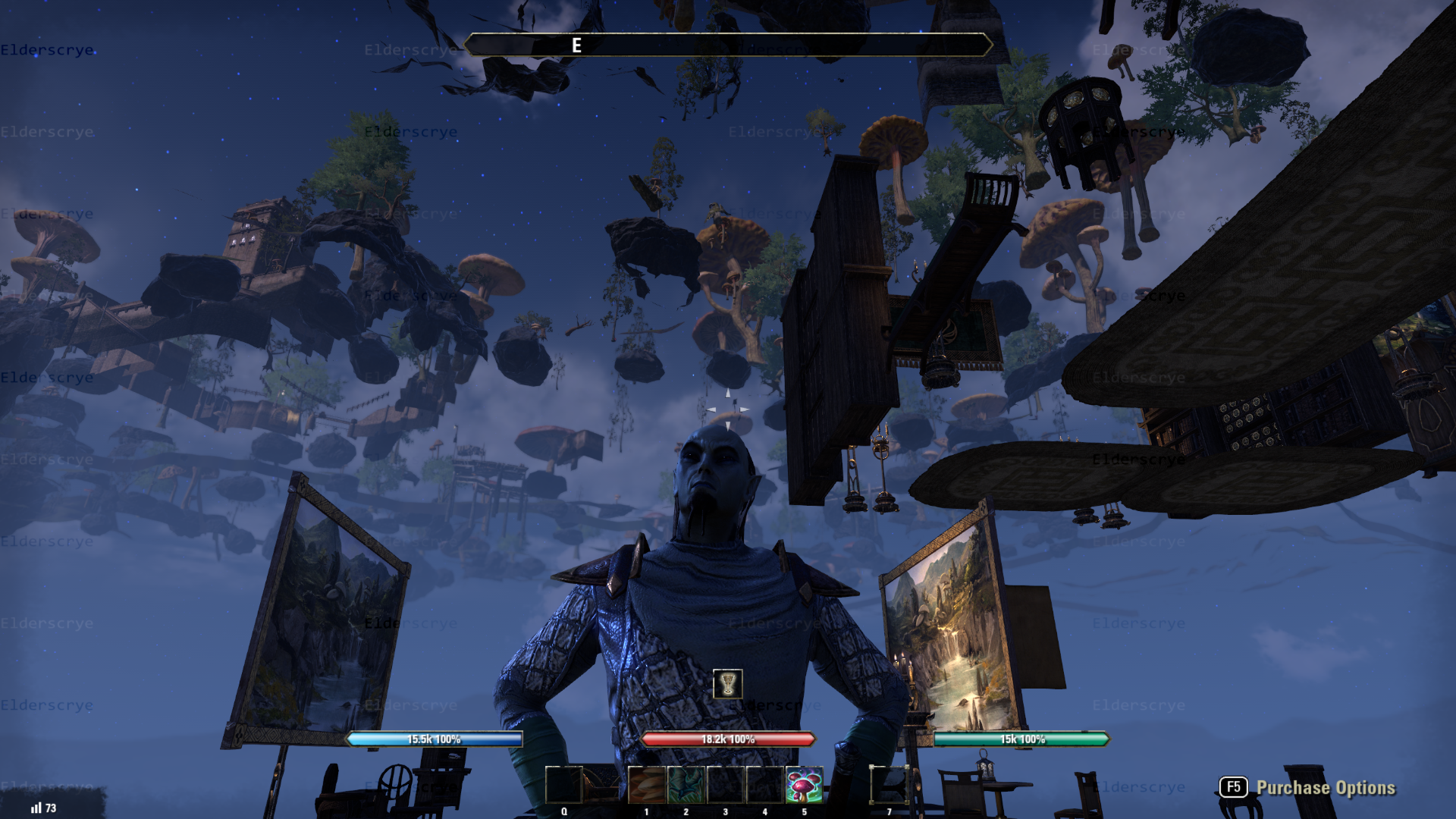Cast the glowing mushroom ability
1456x819 pixels.
pyautogui.click(x=804, y=785)
